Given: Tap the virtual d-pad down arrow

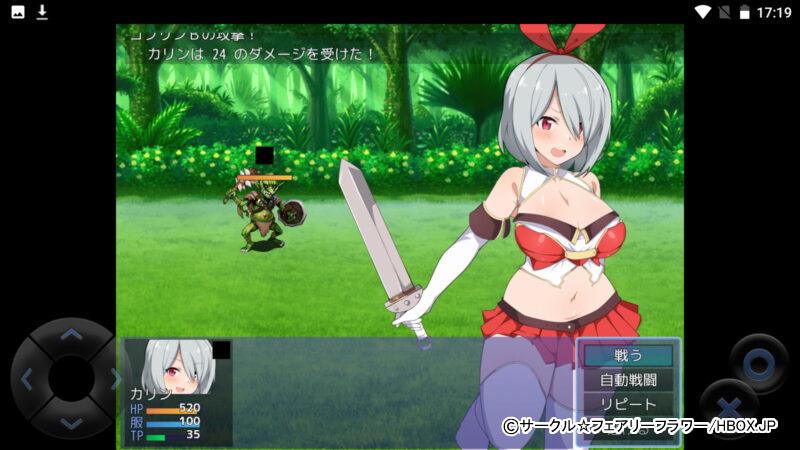Looking at the screenshot, I should pos(70,422).
